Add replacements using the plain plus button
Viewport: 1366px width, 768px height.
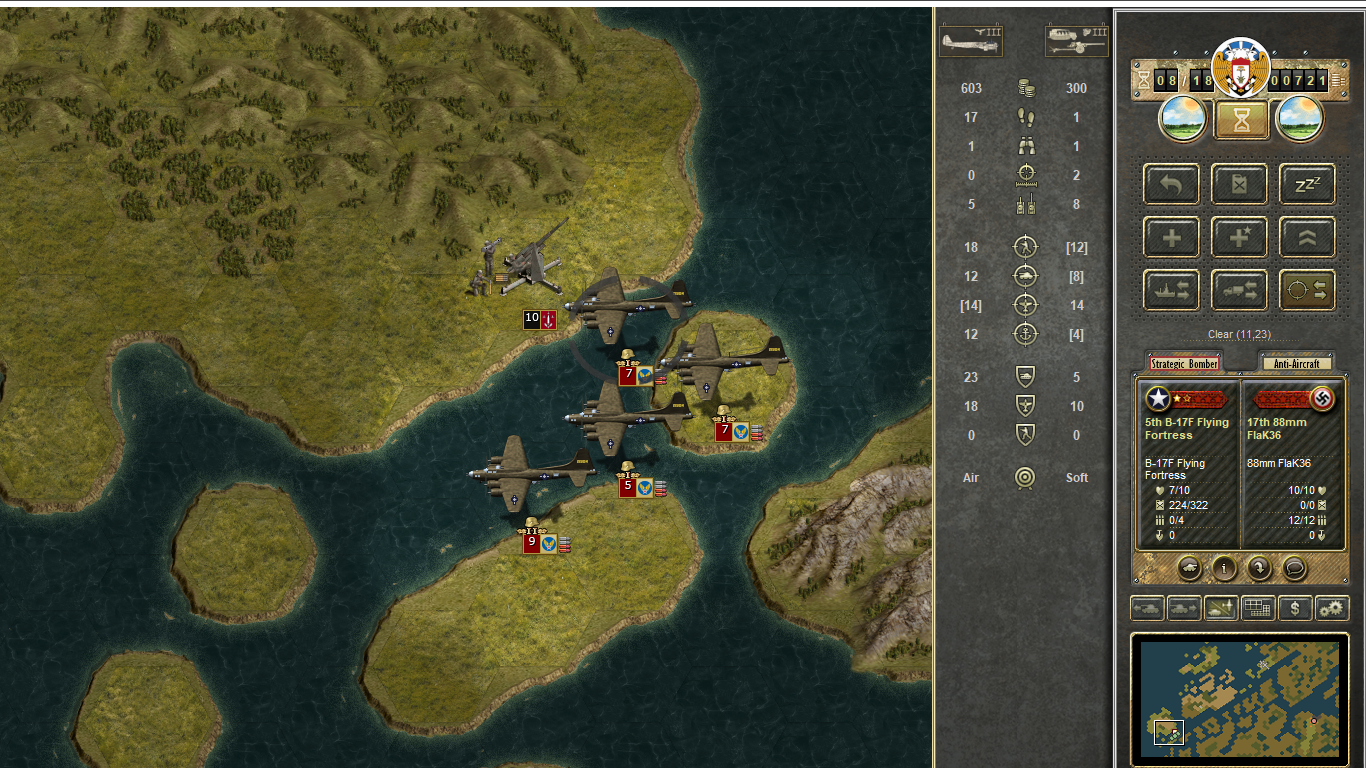(x=1171, y=238)
